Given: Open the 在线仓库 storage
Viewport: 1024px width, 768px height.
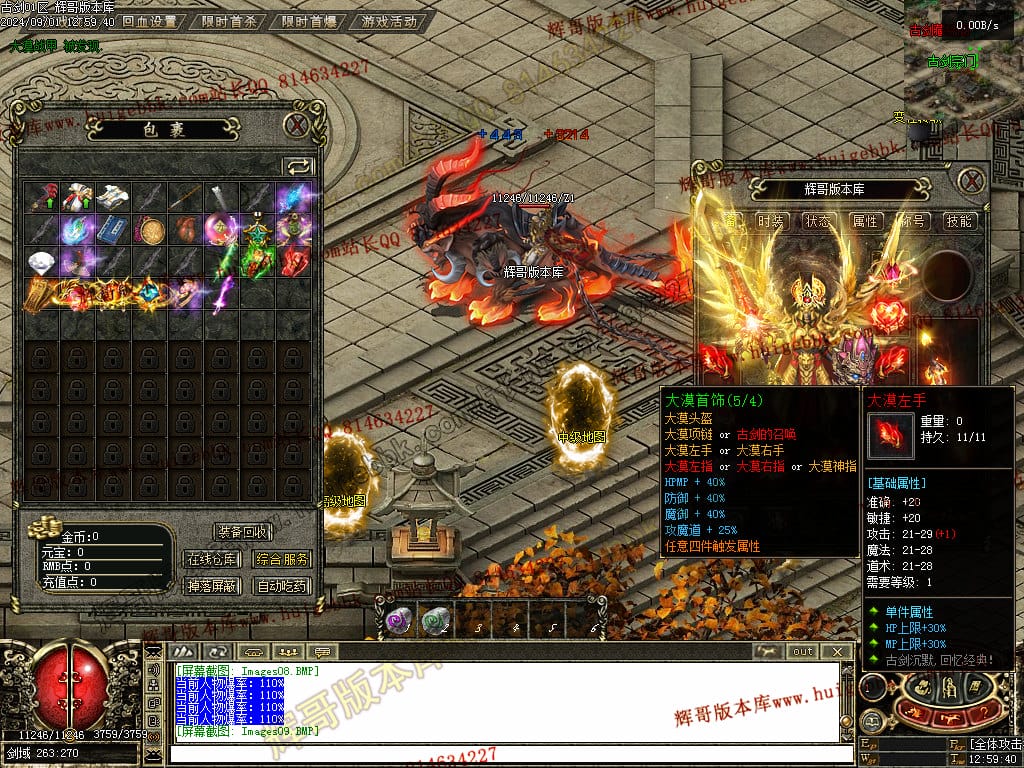Looking at the screenshot, I should [211, 559].
